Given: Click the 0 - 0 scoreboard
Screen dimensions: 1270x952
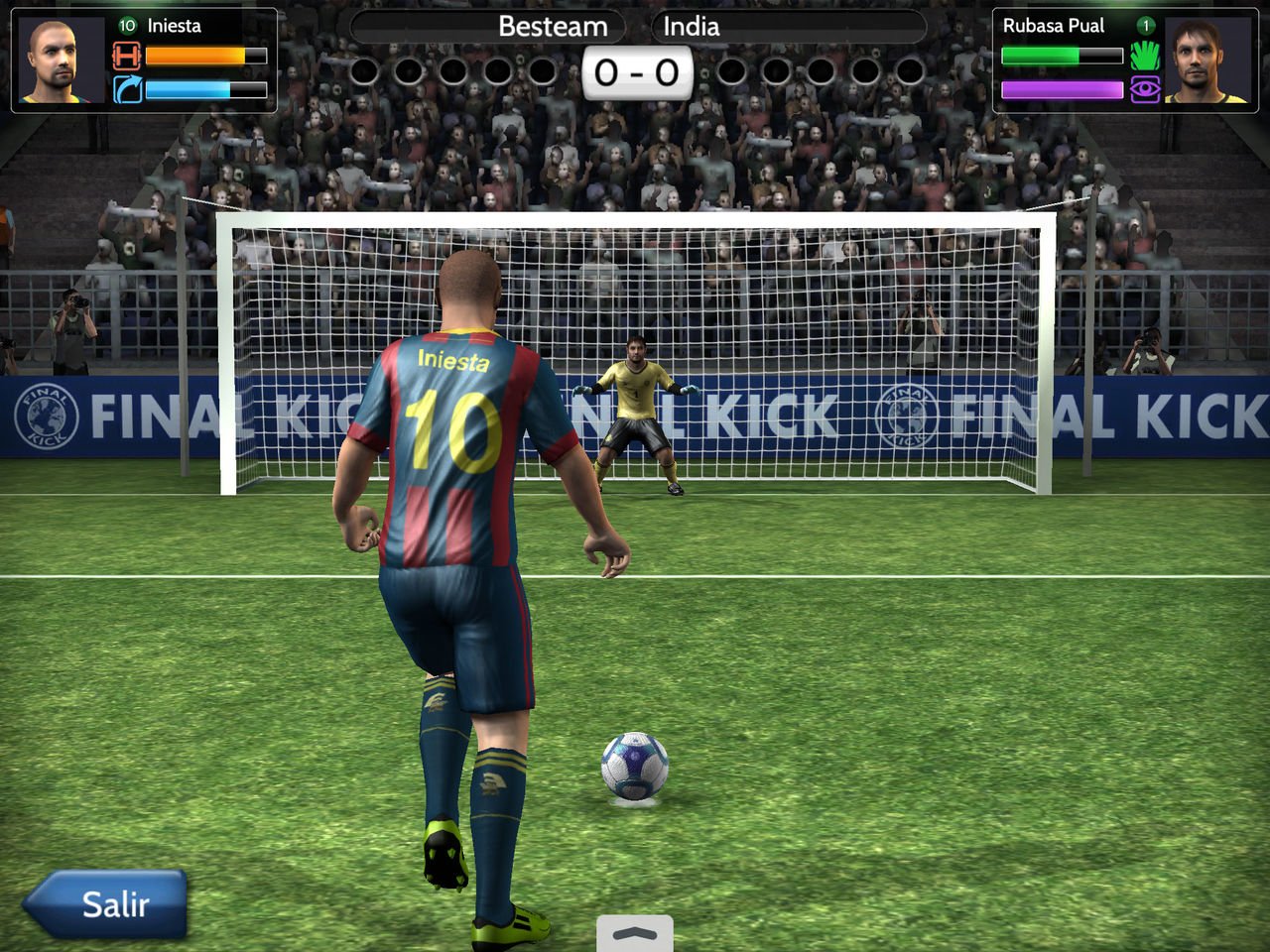Looking at the screenshot, I should point(635,70).
